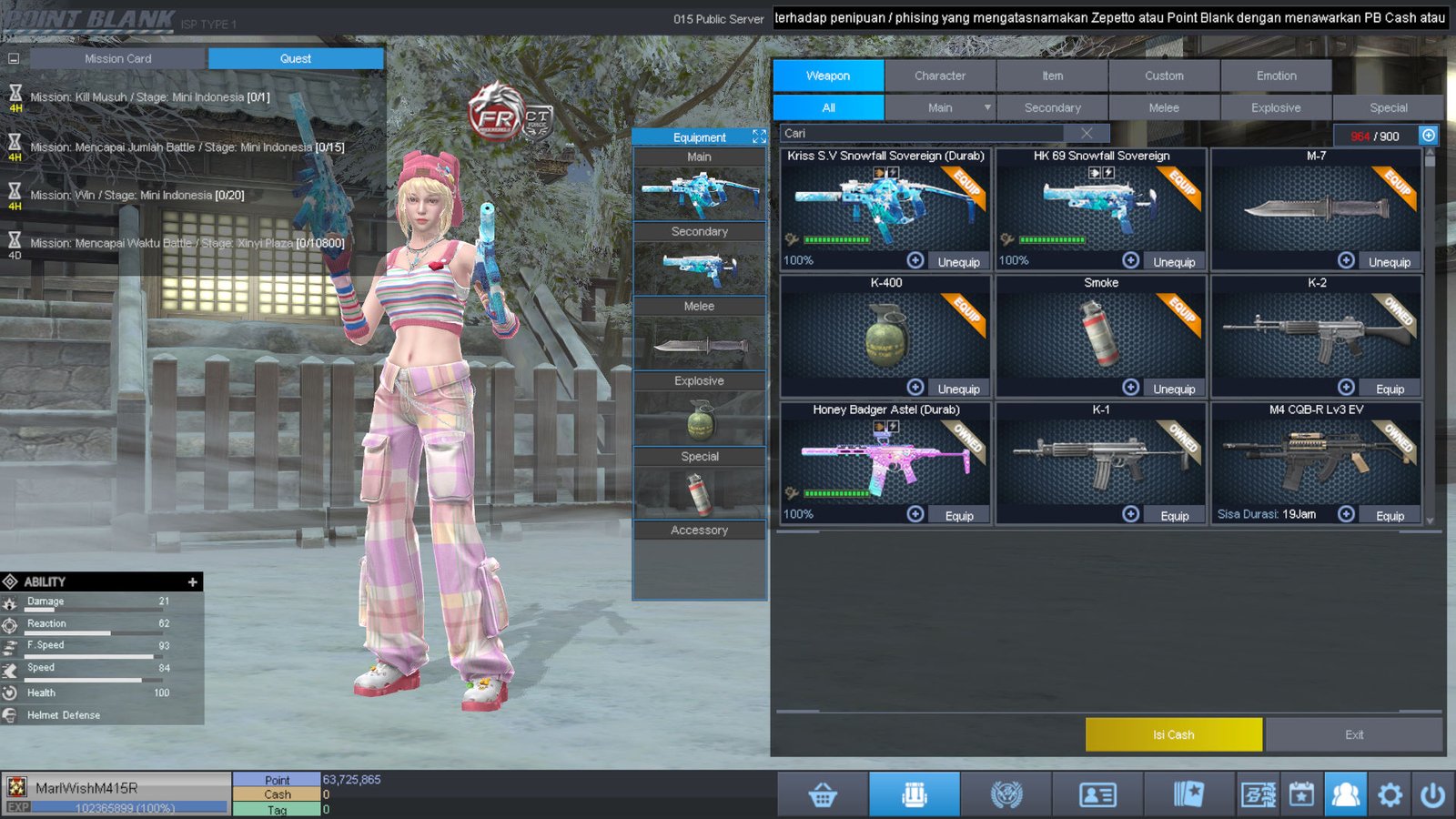This screenshot has height=819, width=1456.
Task: Switch to the Mission Card tab
Action: click(118, 58)
